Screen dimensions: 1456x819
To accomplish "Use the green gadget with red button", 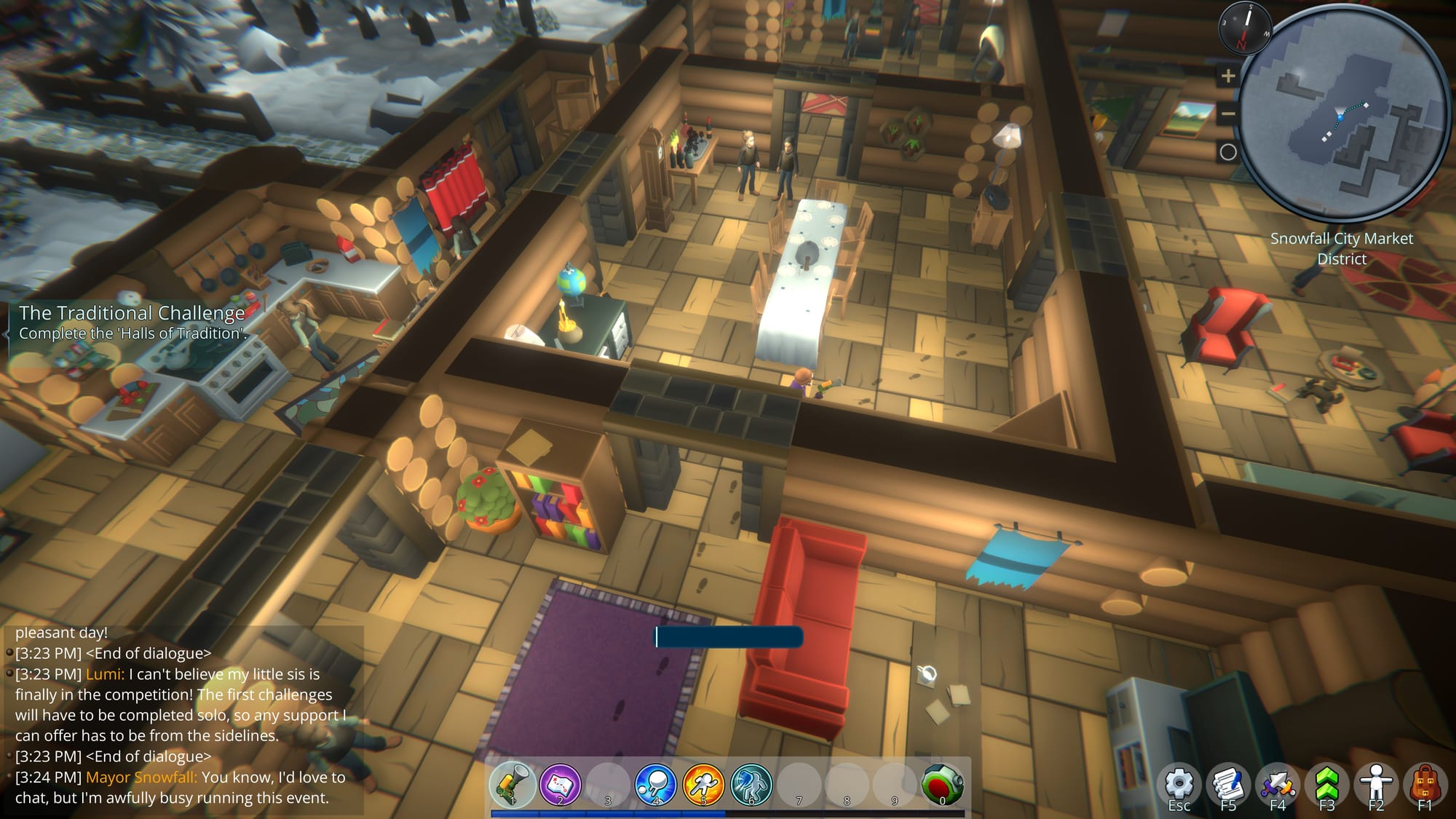I will pyautogui.click(x=942, y=784).
